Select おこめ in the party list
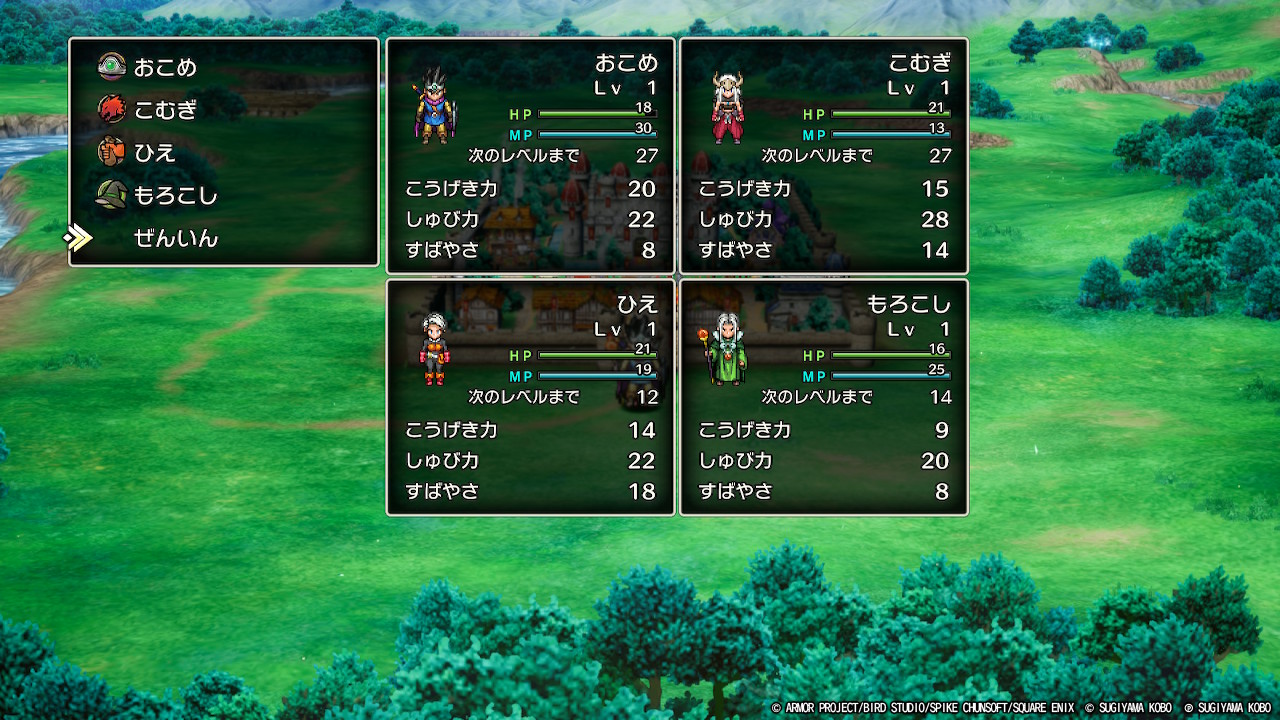The height and width of the screenshot is (720, 1280). pyautogui.click(x=165, y=68)
